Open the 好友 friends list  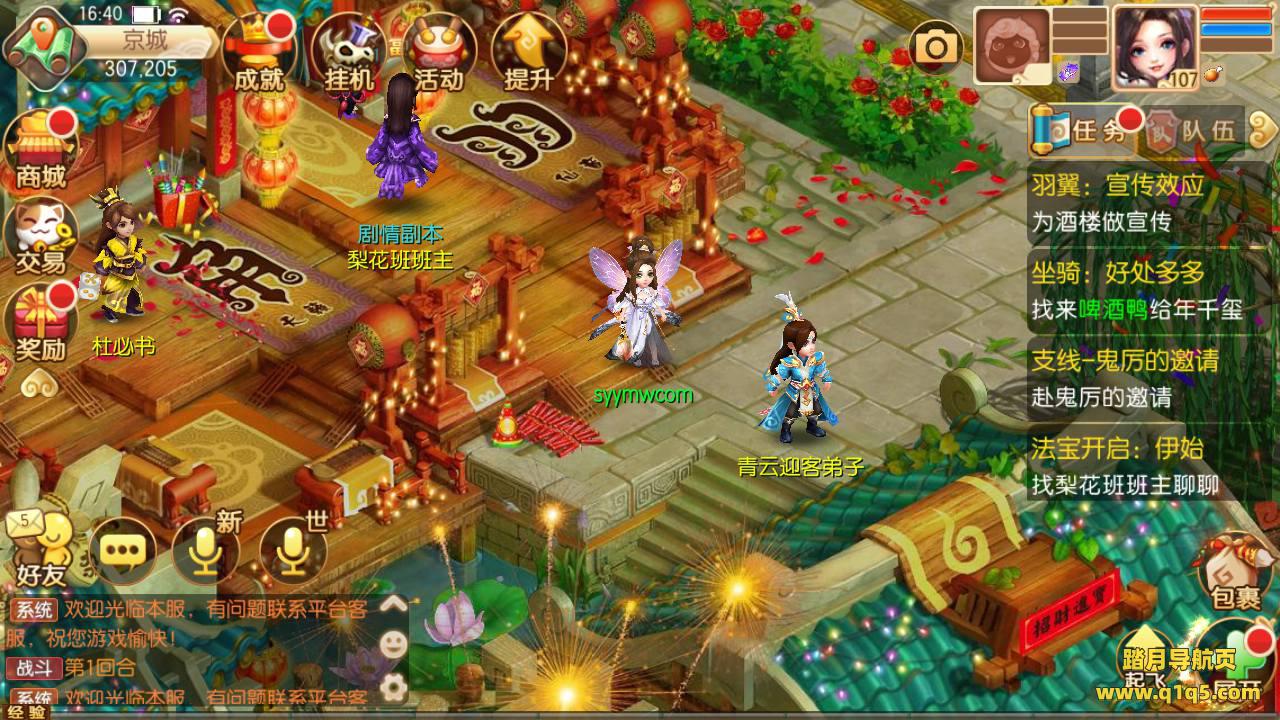40,550
